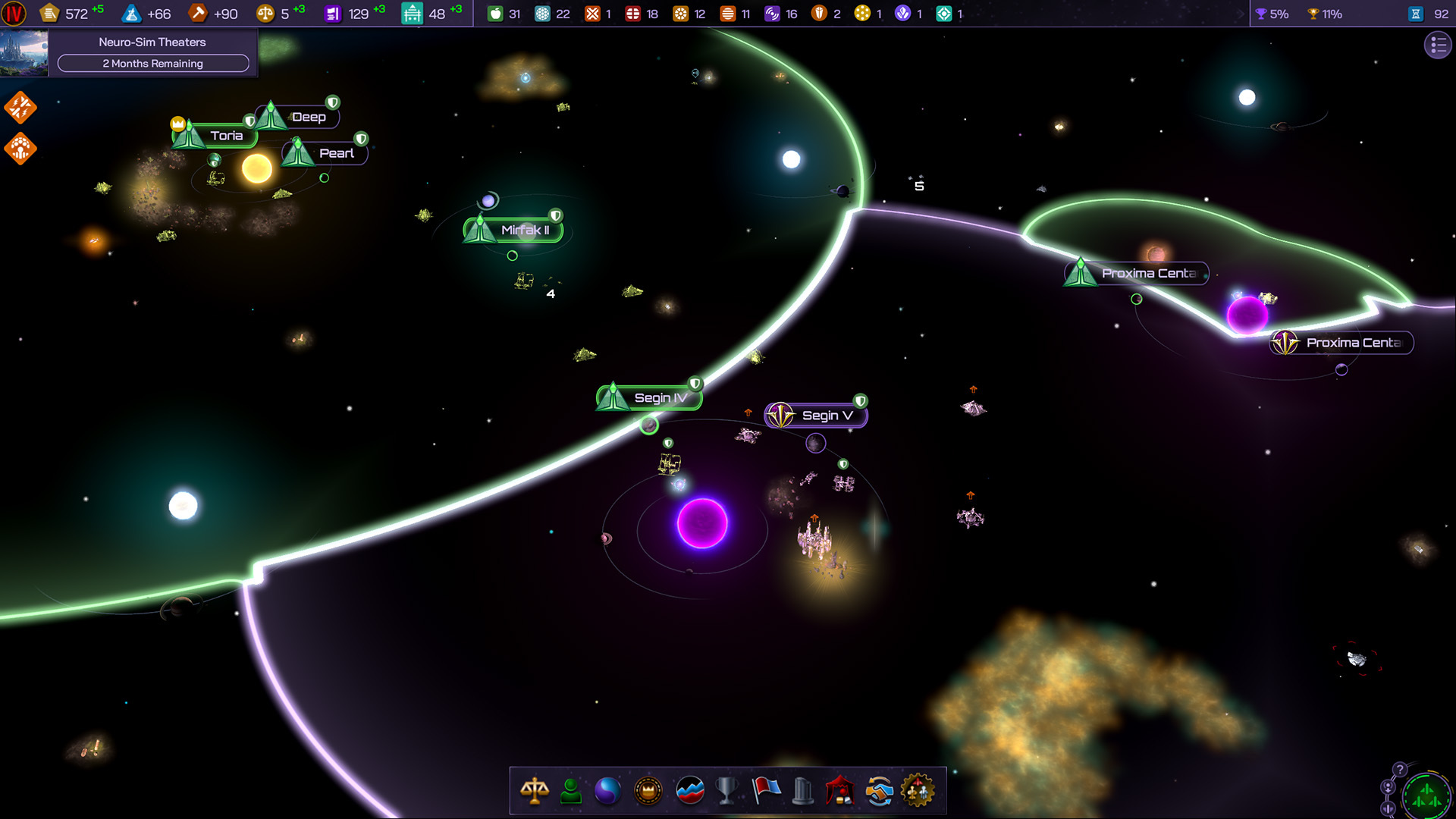Open the list menu button at top right
The height and width of the screenshot is (819, 1456).
pos(1437,45)
